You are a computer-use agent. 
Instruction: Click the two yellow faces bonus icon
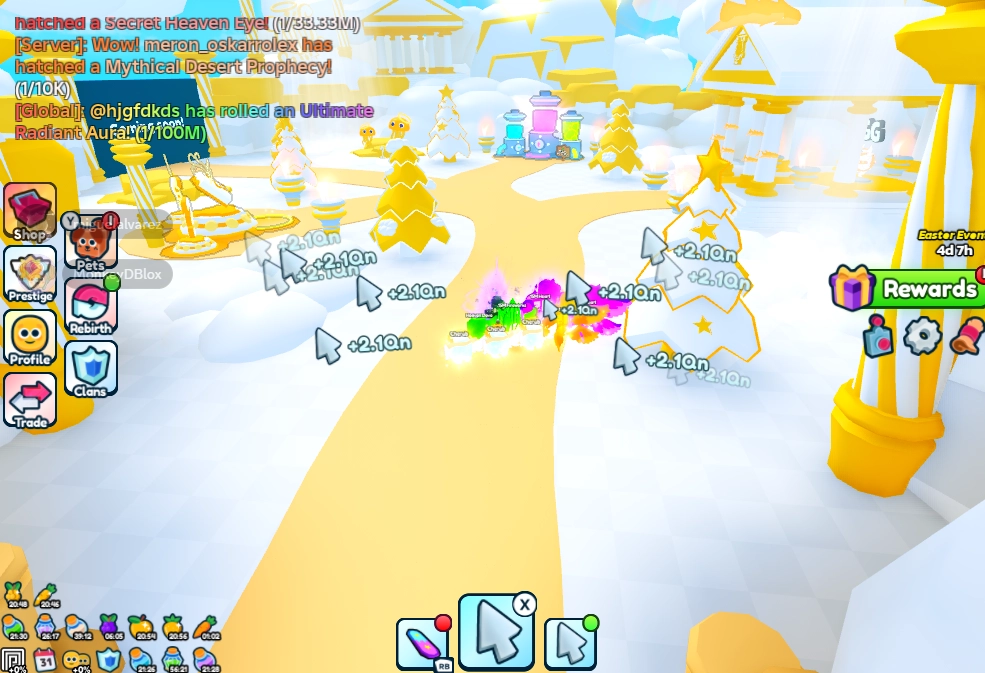pos(76,660)
